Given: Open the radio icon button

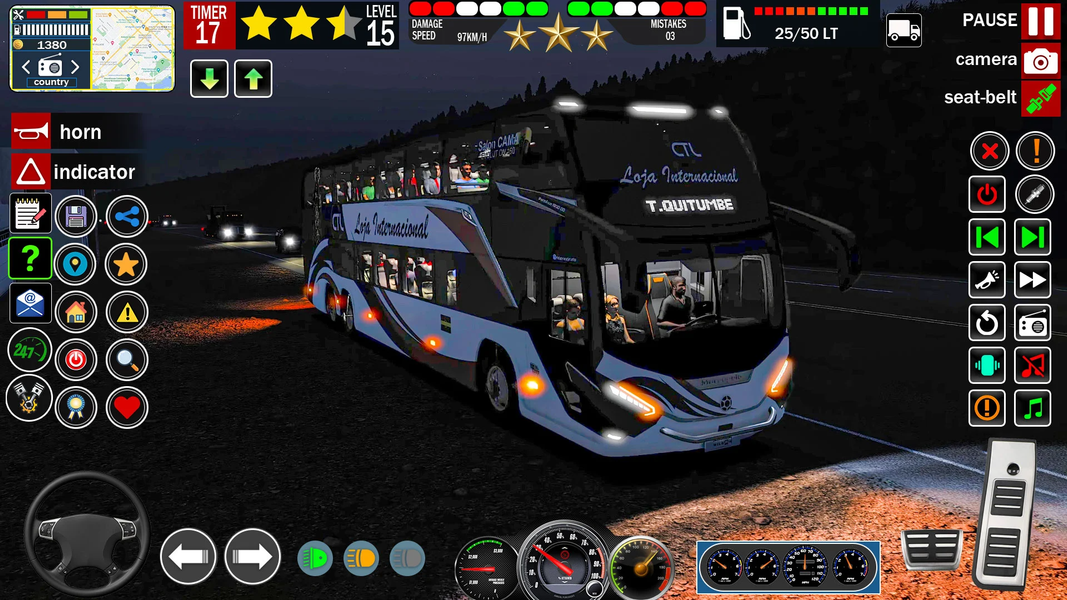Looking at the screenshot, I should point(1034,323).
